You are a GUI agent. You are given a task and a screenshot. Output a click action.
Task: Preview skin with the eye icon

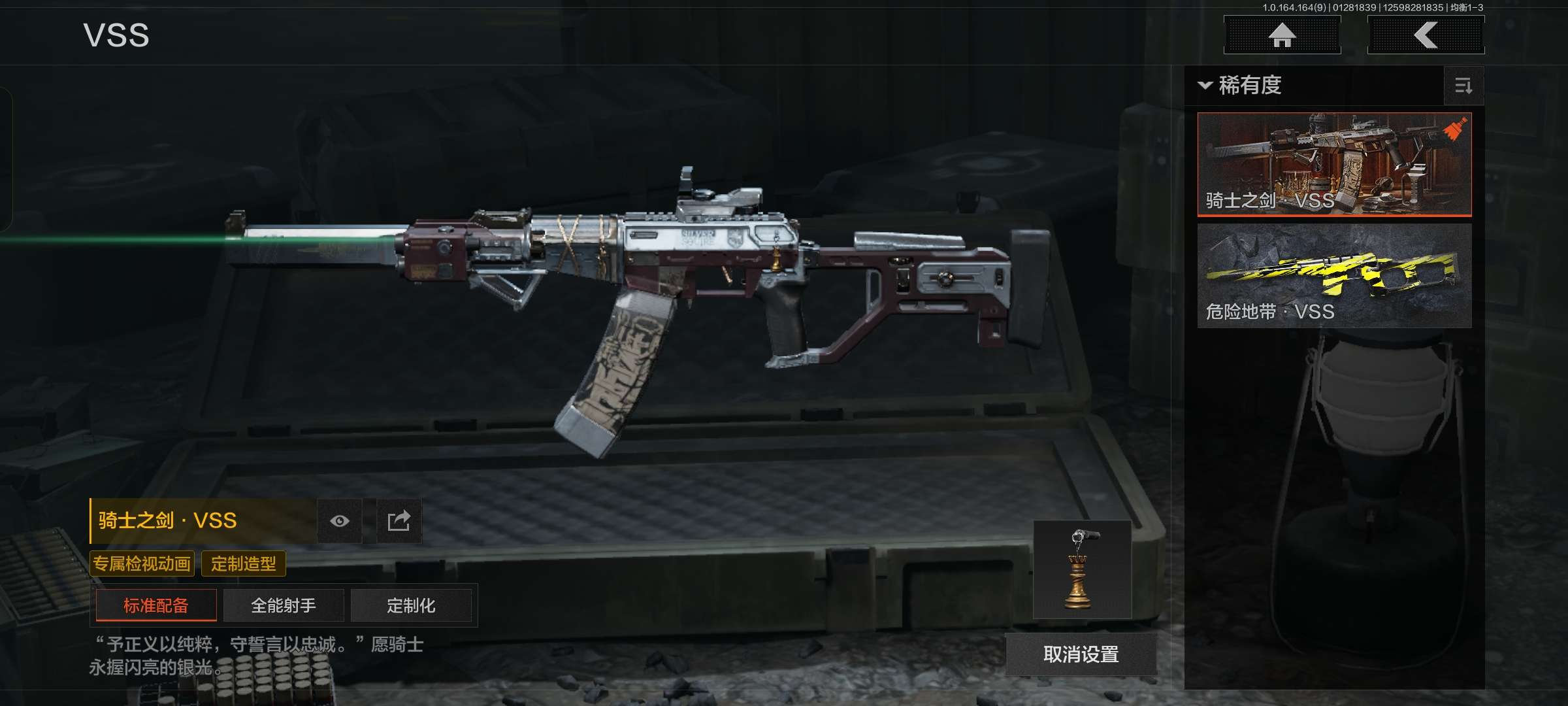click(340, 521)
